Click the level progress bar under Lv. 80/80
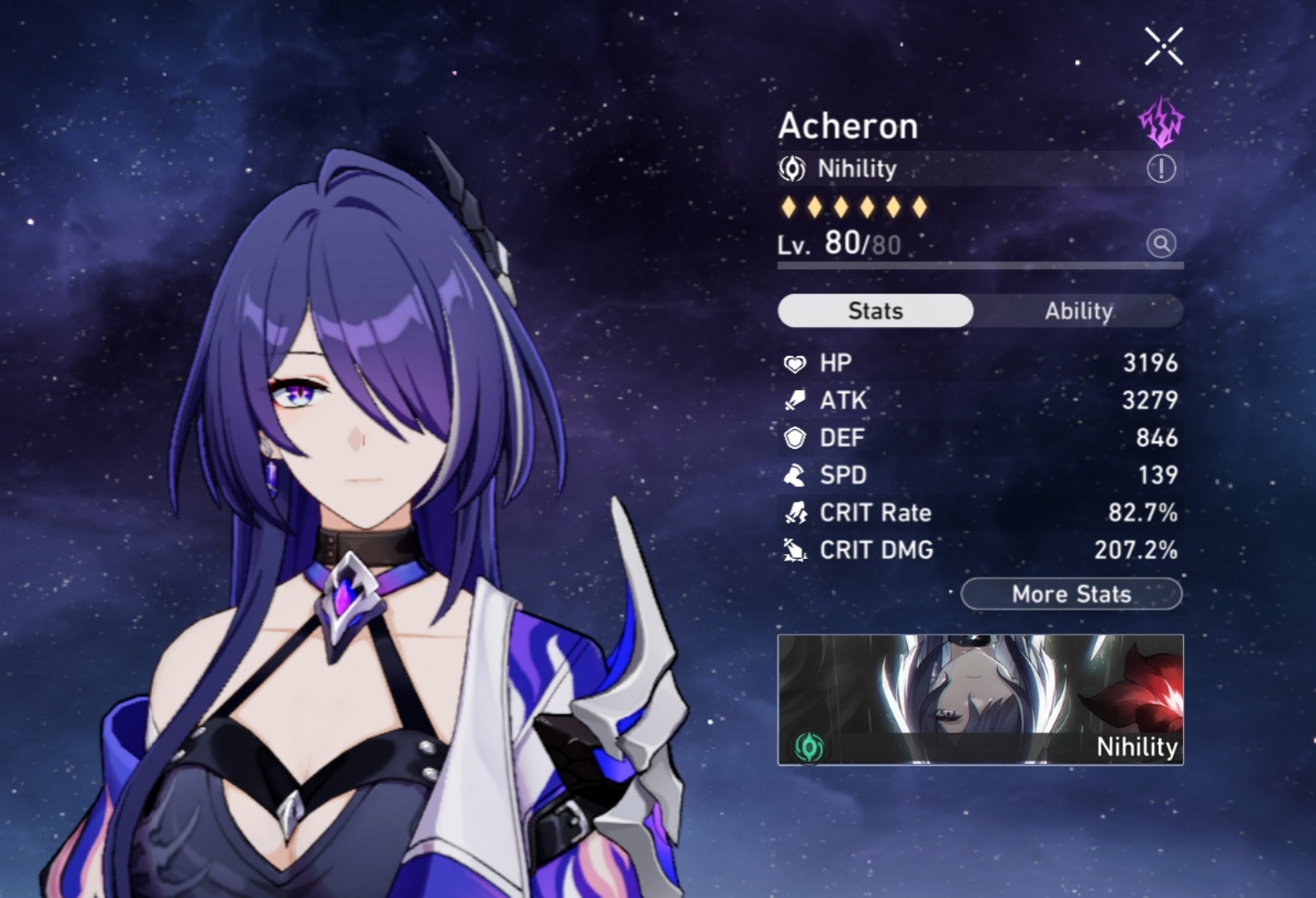 pos(979,265)
